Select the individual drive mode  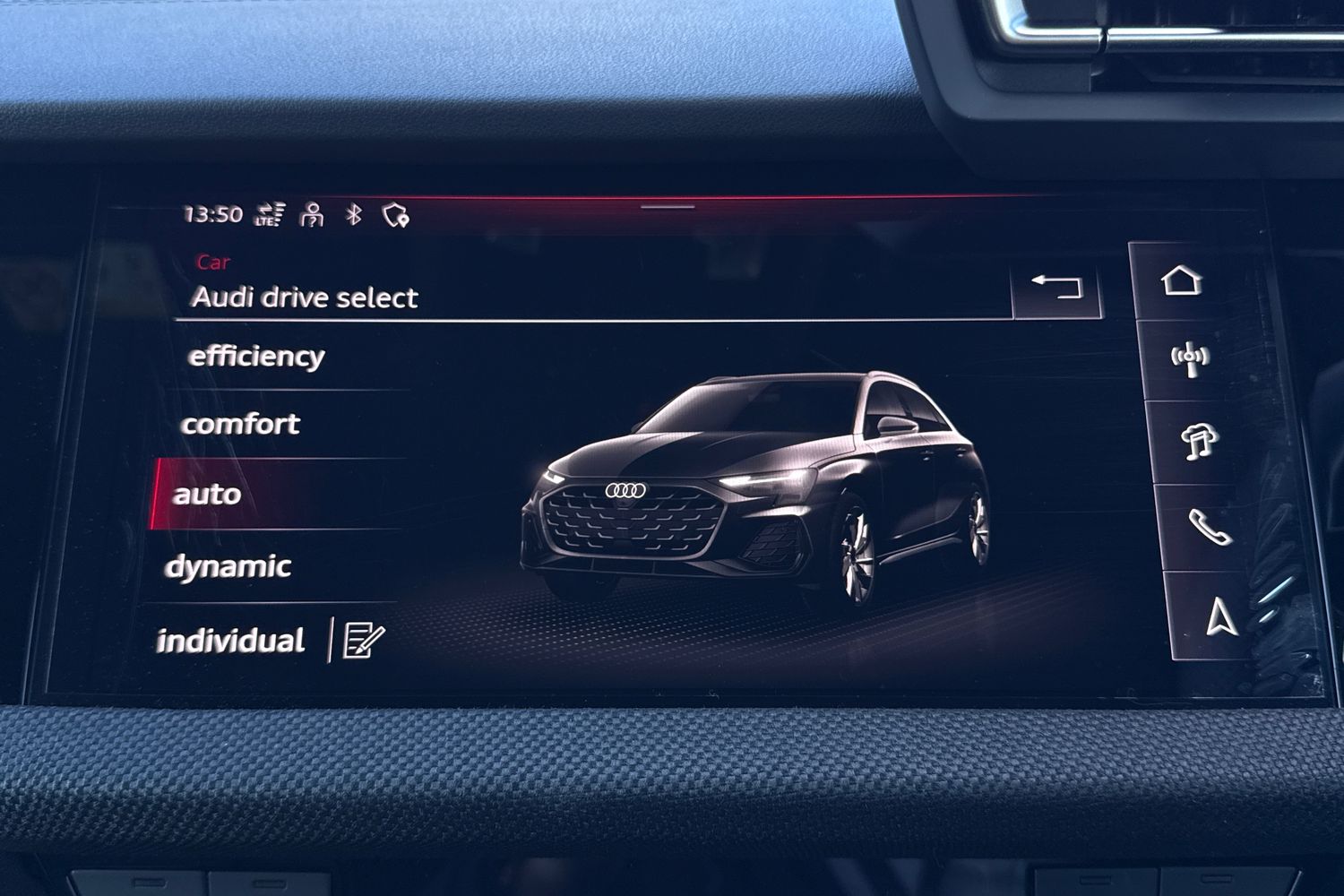tap(233, 639)
